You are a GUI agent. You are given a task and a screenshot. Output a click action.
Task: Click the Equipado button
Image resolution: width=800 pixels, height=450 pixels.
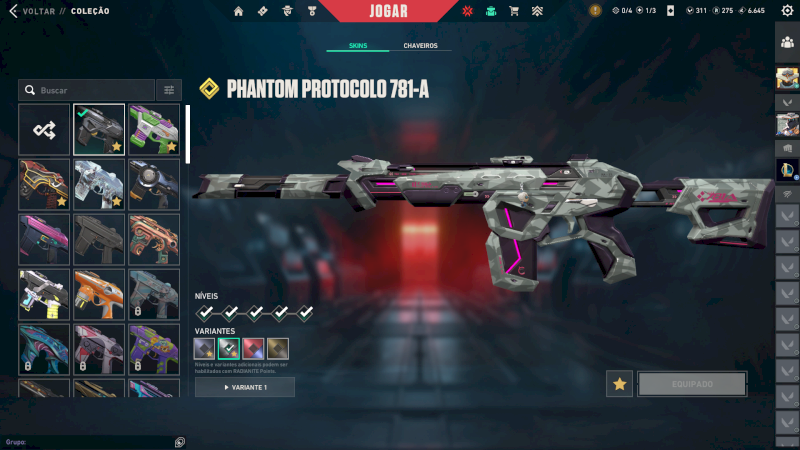point(692,384)
